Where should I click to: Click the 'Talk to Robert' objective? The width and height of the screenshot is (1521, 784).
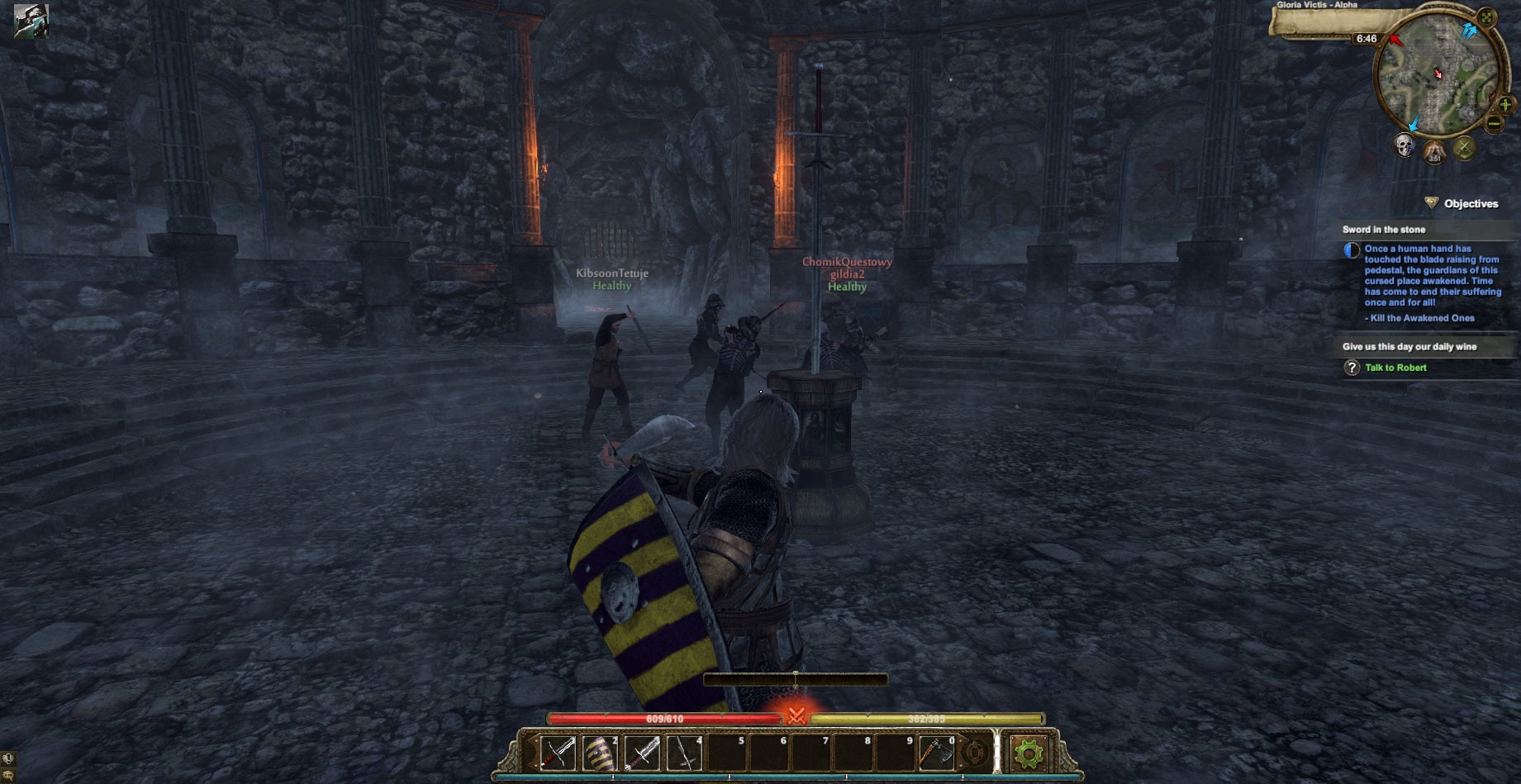tap(1397, 368)
